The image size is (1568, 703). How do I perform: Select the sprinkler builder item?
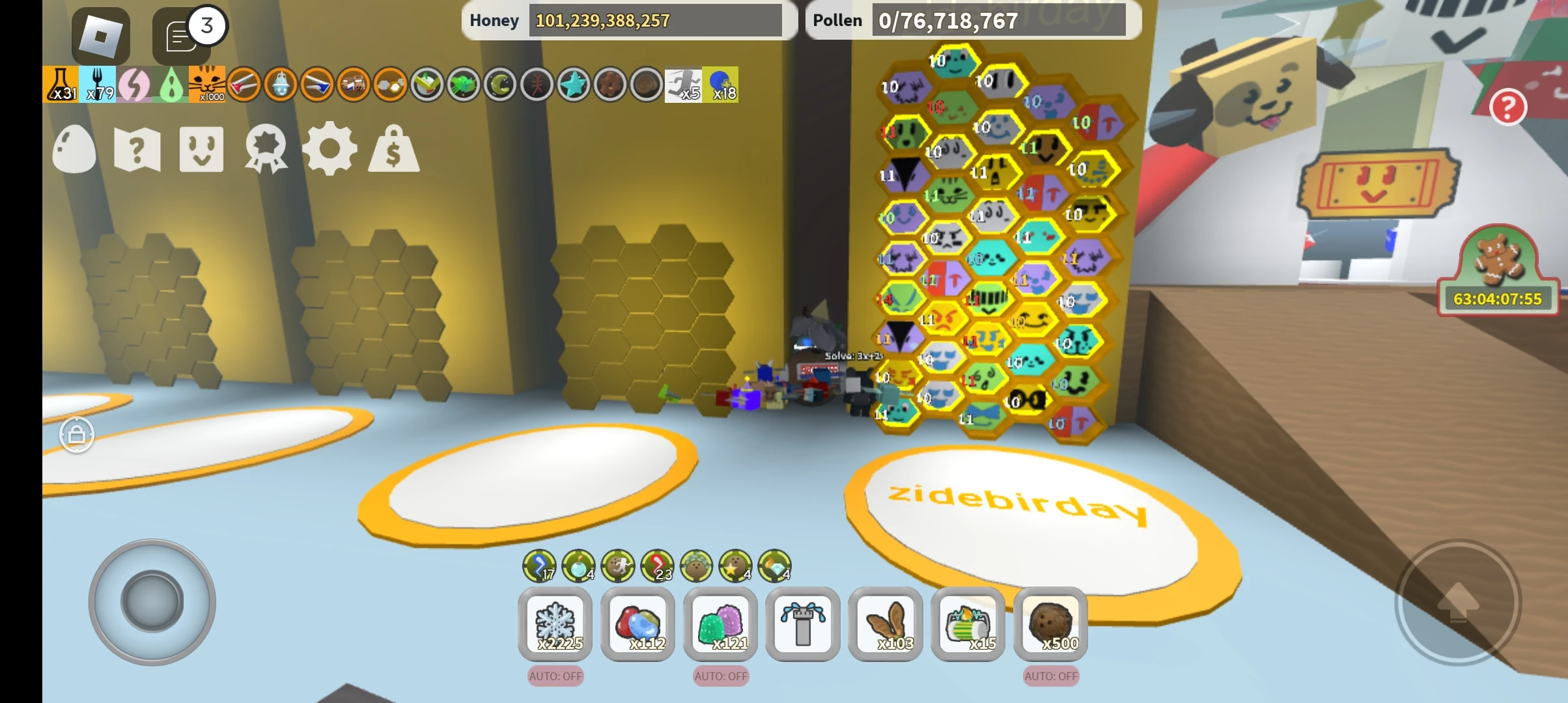point(803,624)
